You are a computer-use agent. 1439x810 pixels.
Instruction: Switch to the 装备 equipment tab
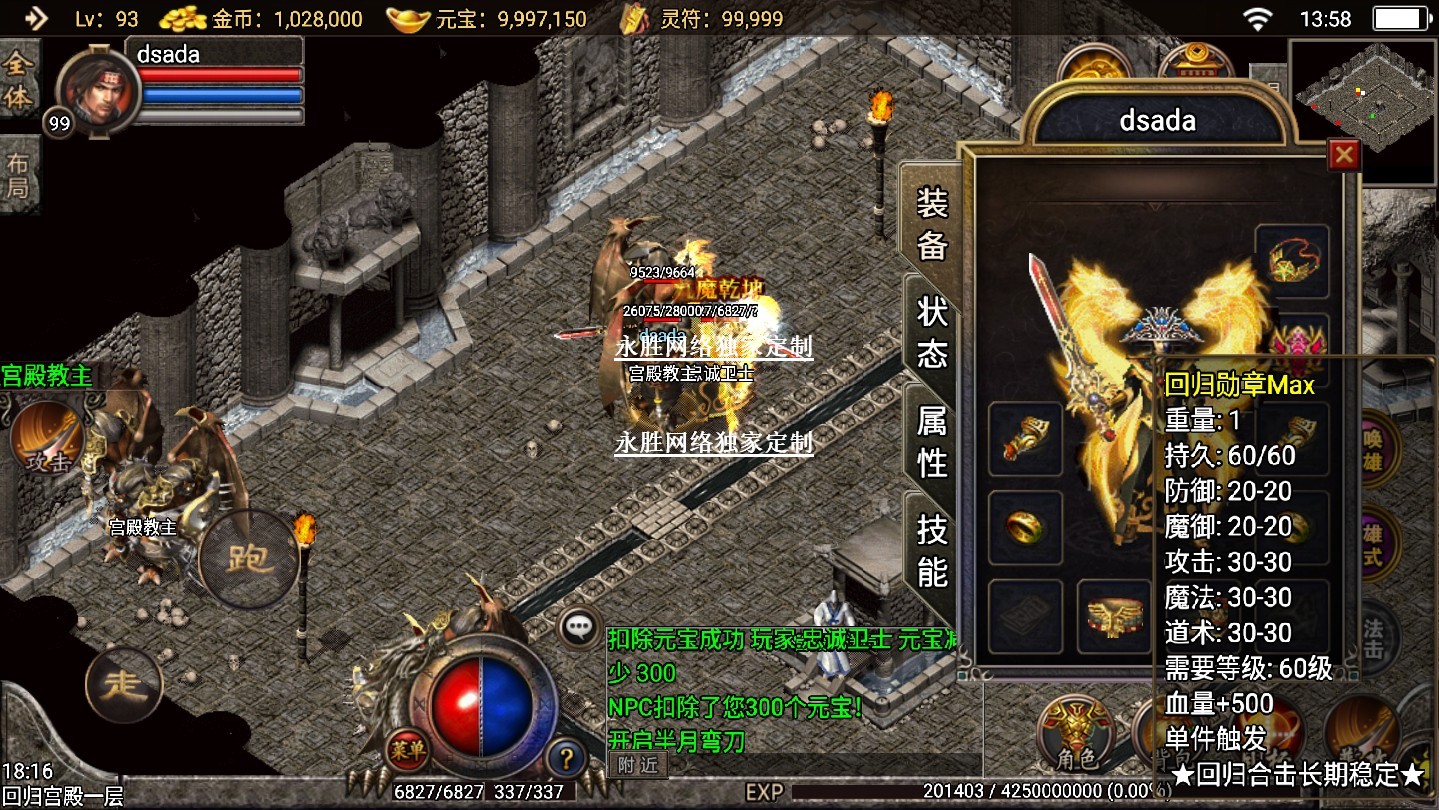click(931, 225)
